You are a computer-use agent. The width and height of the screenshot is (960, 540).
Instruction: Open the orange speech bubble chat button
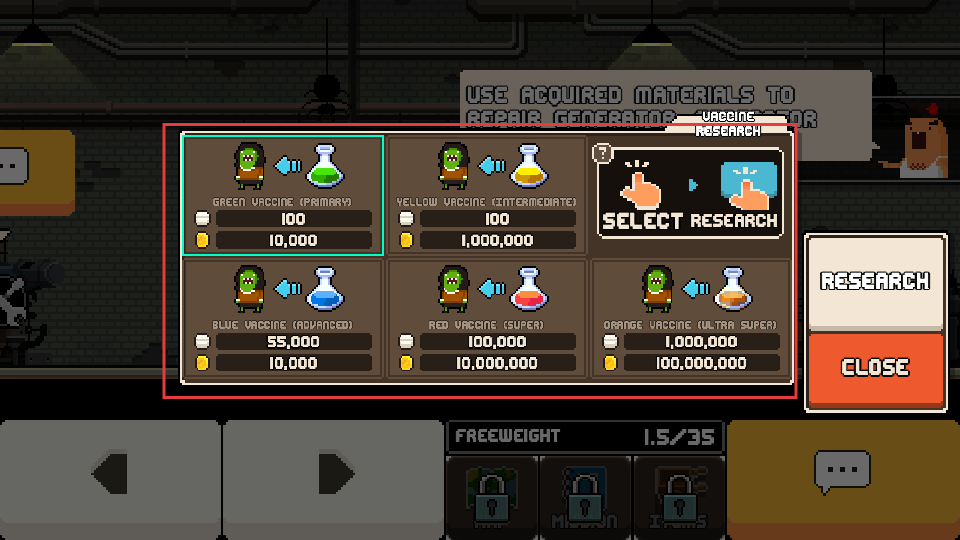point(842,470)
